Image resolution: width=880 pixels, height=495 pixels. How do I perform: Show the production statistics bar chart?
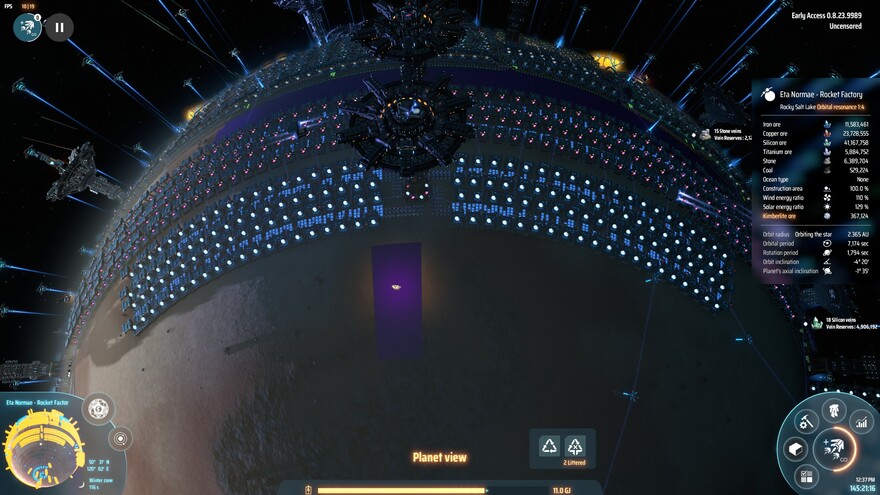coord(861,423)
